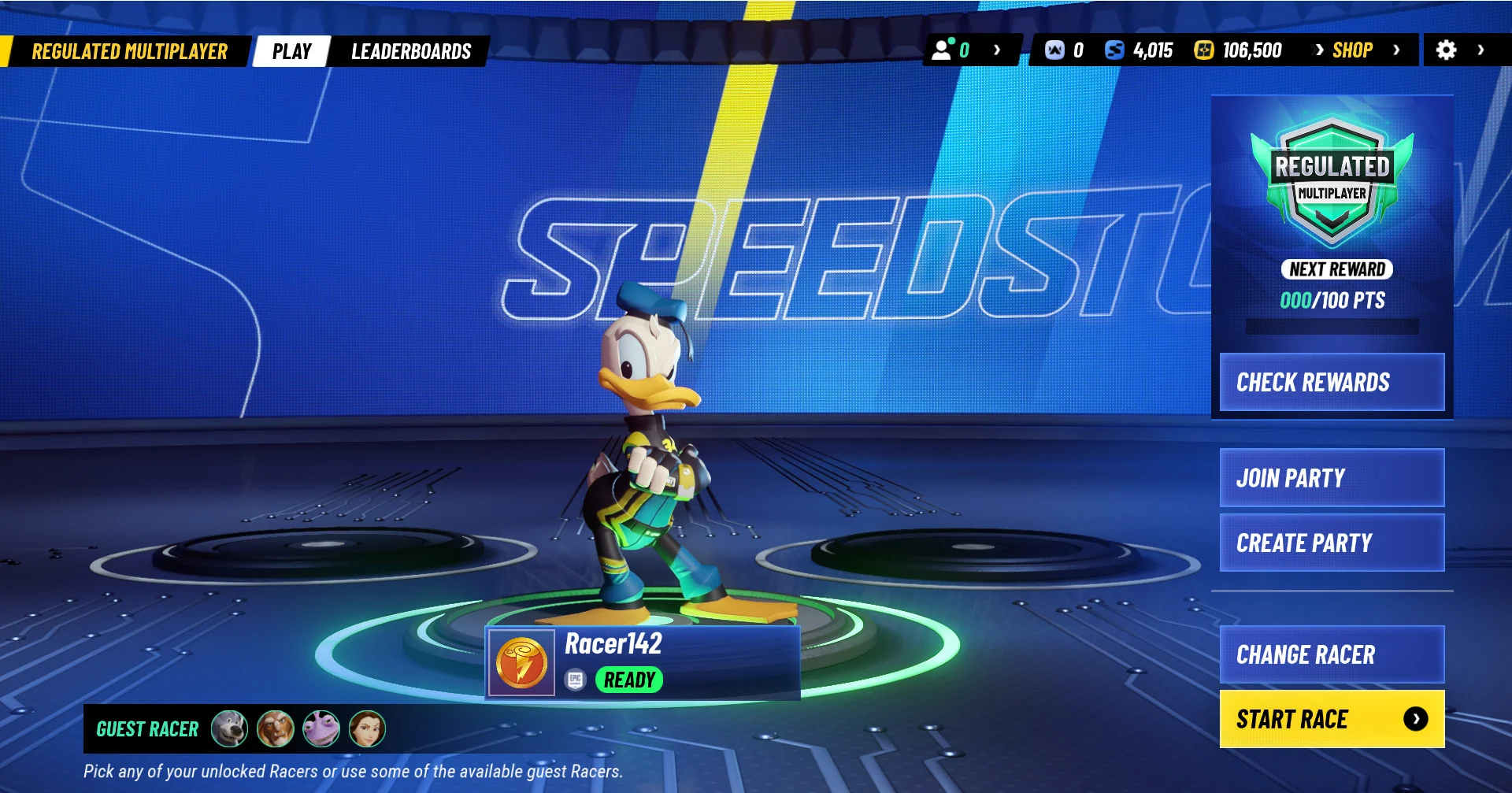Open the Shop
The width and height of the screenshot is (1512, 793).
[x=1352, y=50]
